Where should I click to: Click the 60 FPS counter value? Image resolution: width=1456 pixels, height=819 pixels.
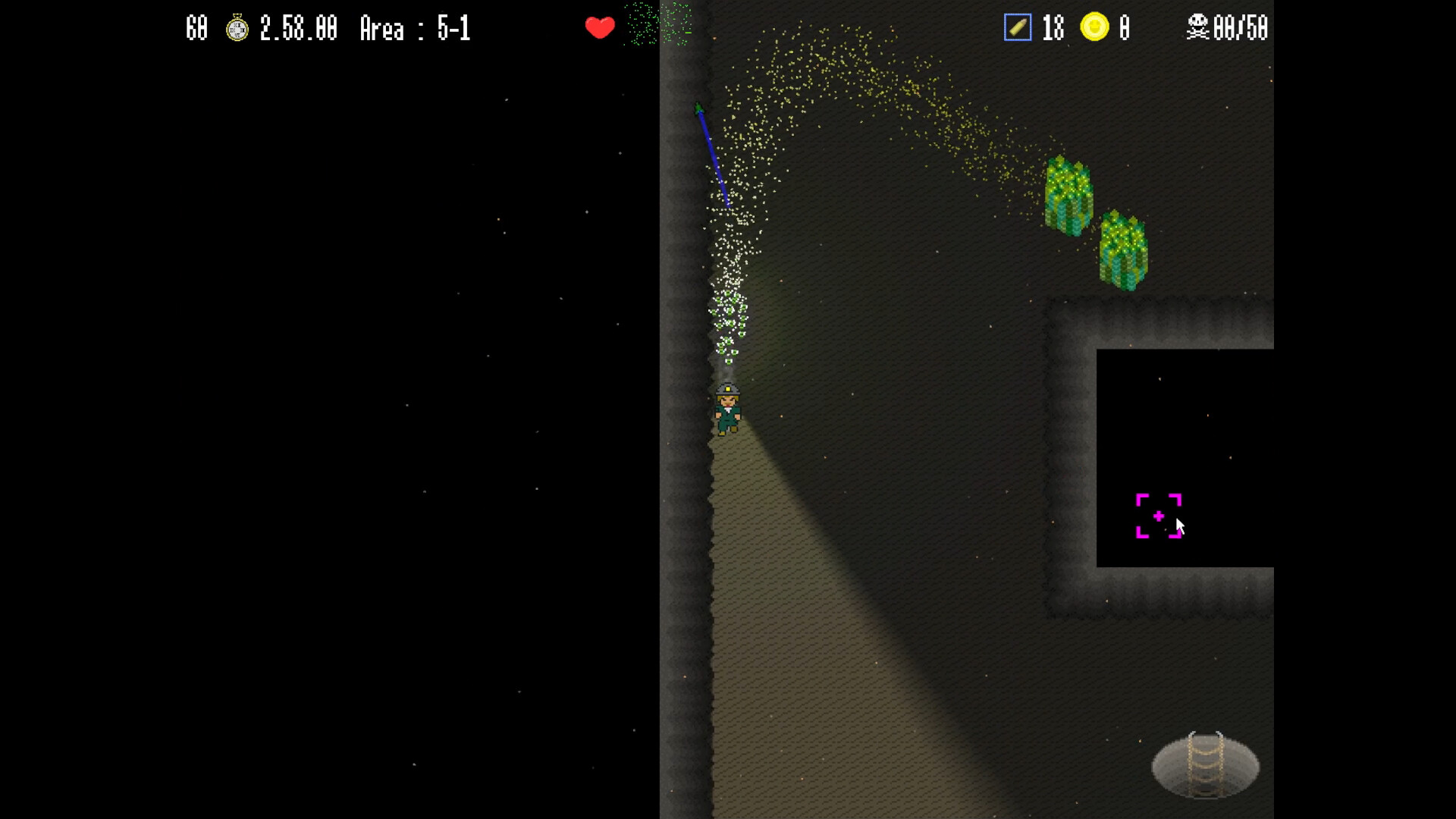196,29
